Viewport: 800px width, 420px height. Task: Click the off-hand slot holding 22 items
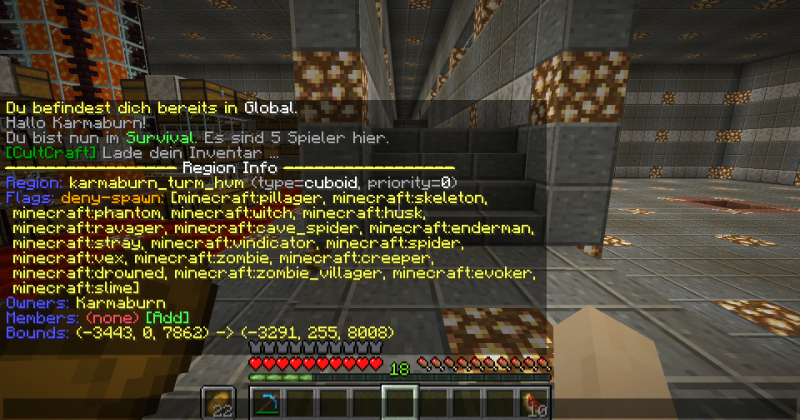coord(218,402)
